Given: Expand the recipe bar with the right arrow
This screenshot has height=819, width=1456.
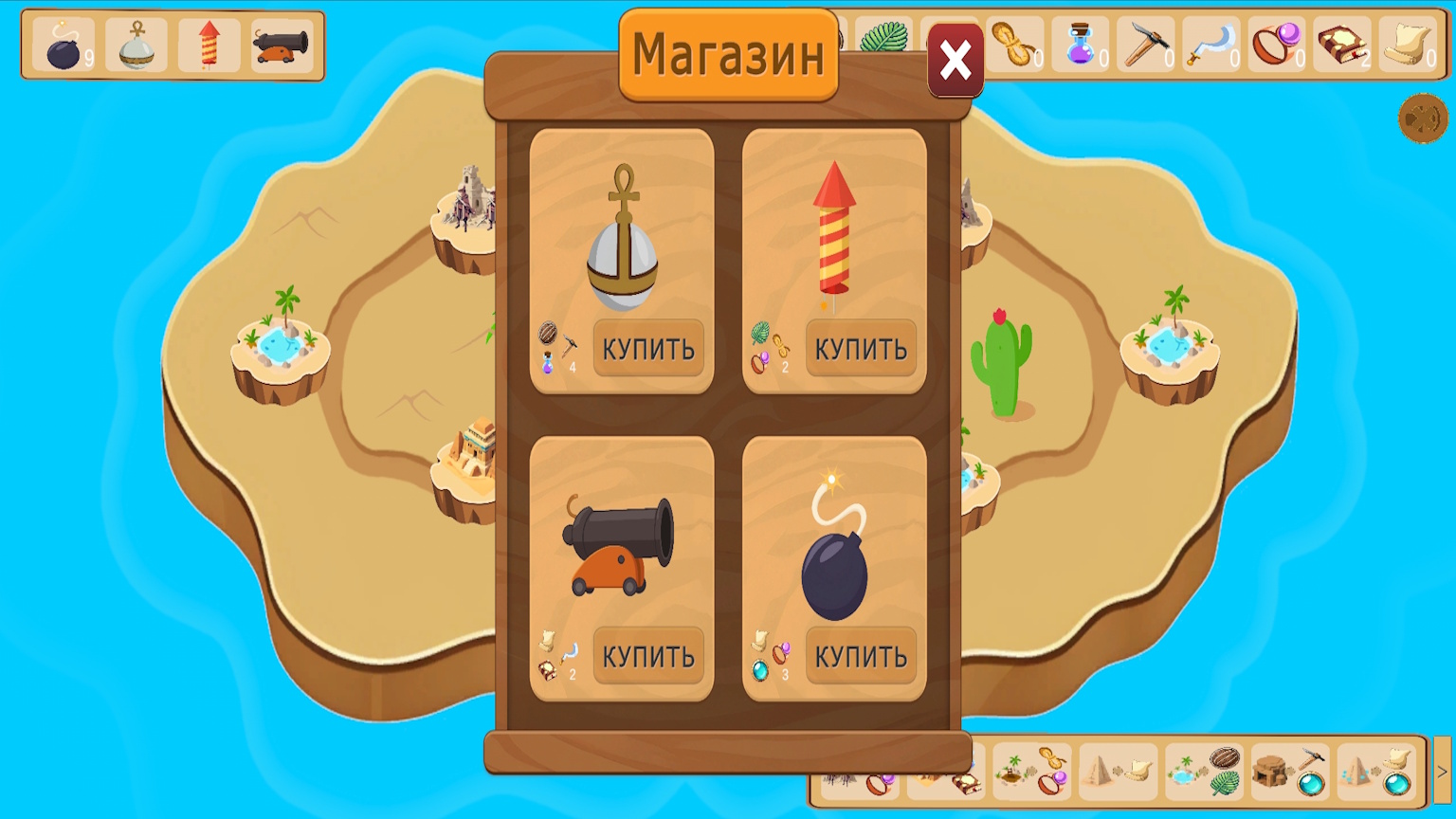Looking at the screenshot, I should (1442, 770).
